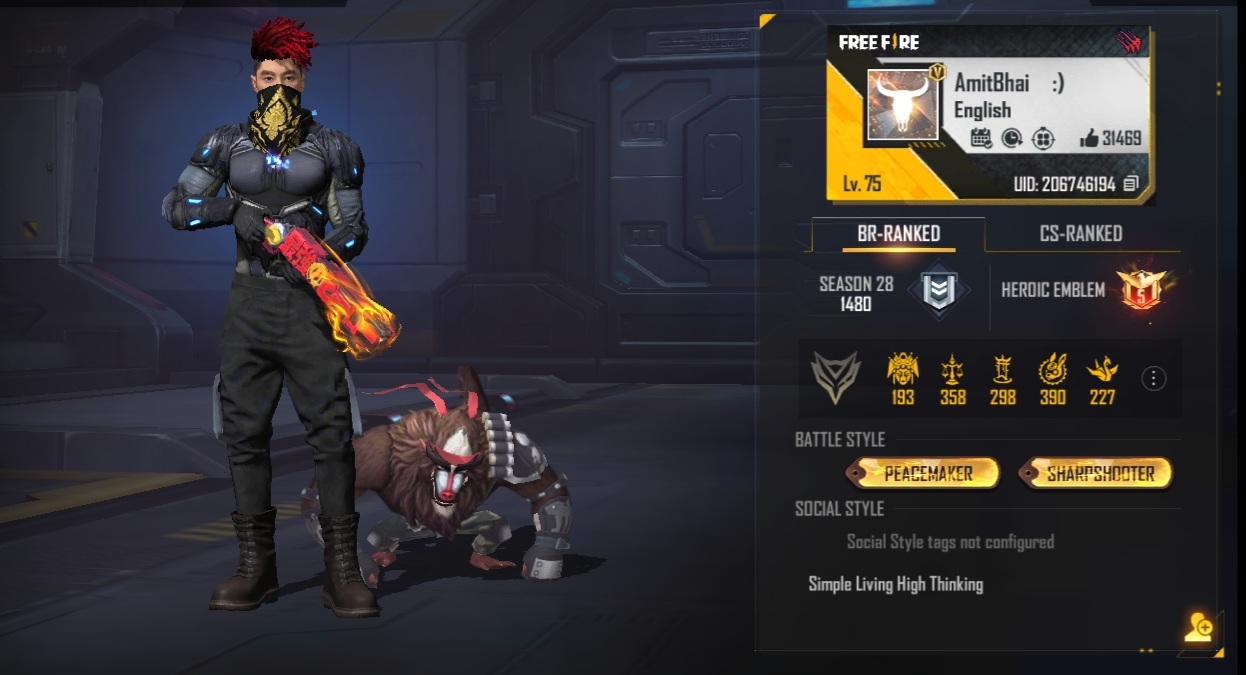
Task: Click the crosshair icon on the profile card
Action: pos(1043,139)
